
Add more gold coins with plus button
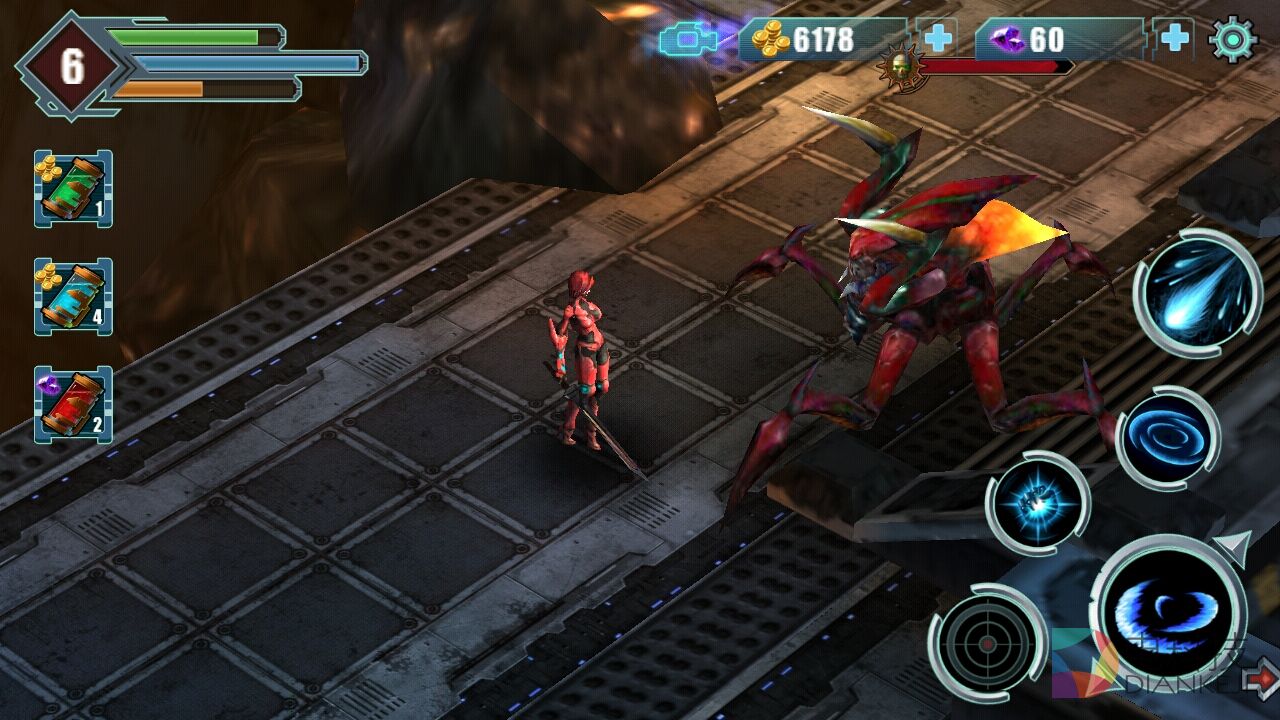pyautogui.click(x=937, y=39)
